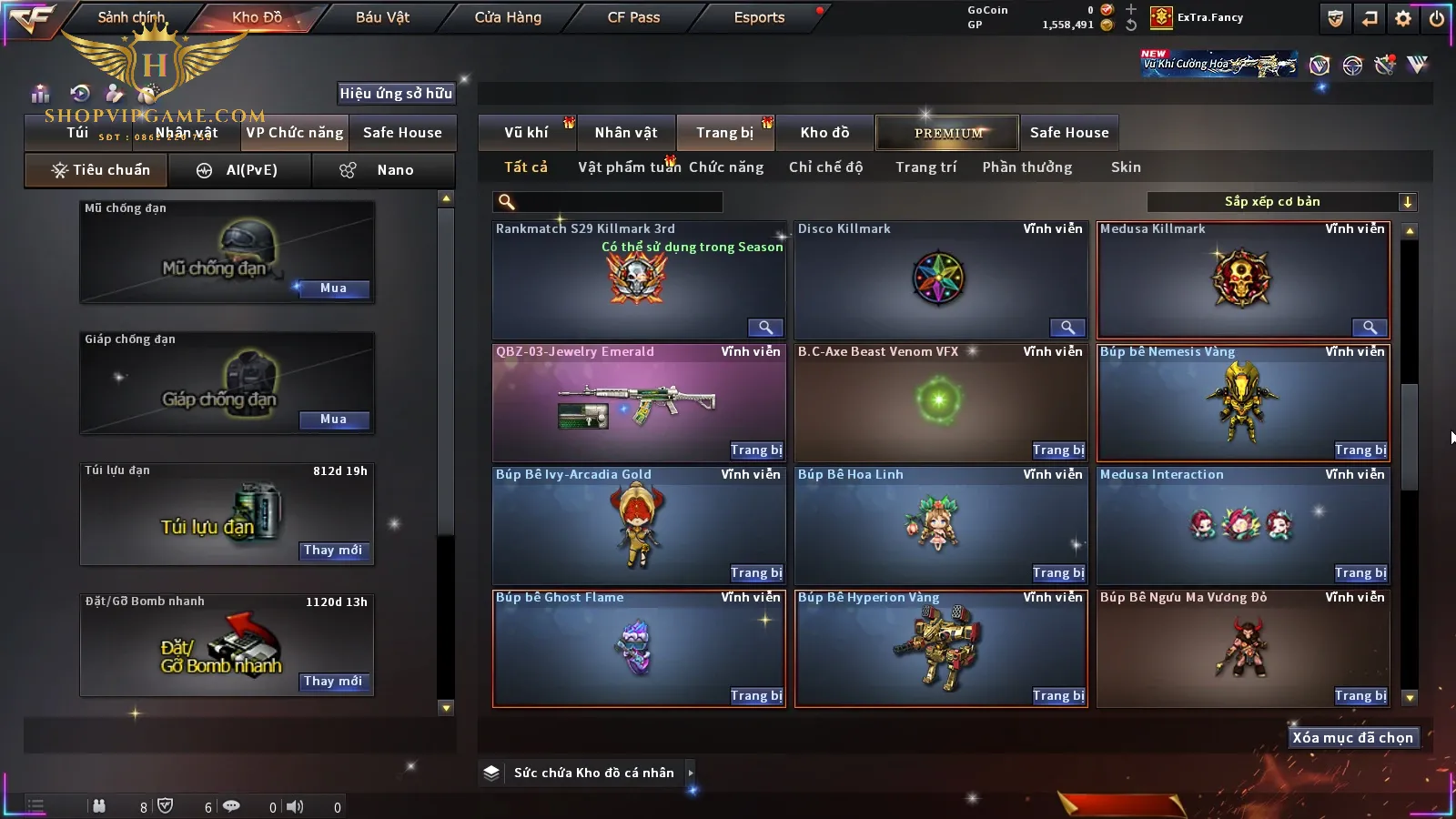Image resolution: width=1456 pixels, height=819 pixels.
Task: Return to Sảnh chính lobby
Action: (131, 17)
